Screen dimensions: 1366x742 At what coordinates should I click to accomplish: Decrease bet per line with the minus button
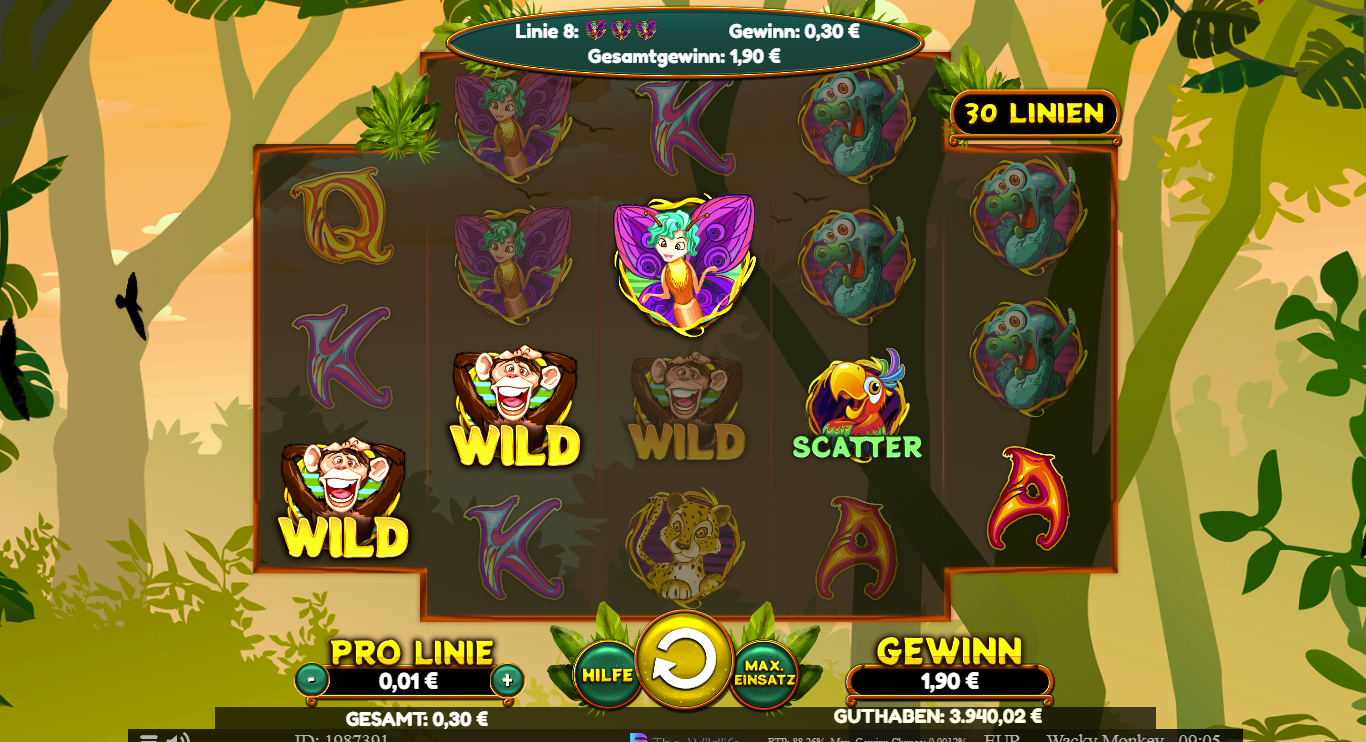[313, 679]
